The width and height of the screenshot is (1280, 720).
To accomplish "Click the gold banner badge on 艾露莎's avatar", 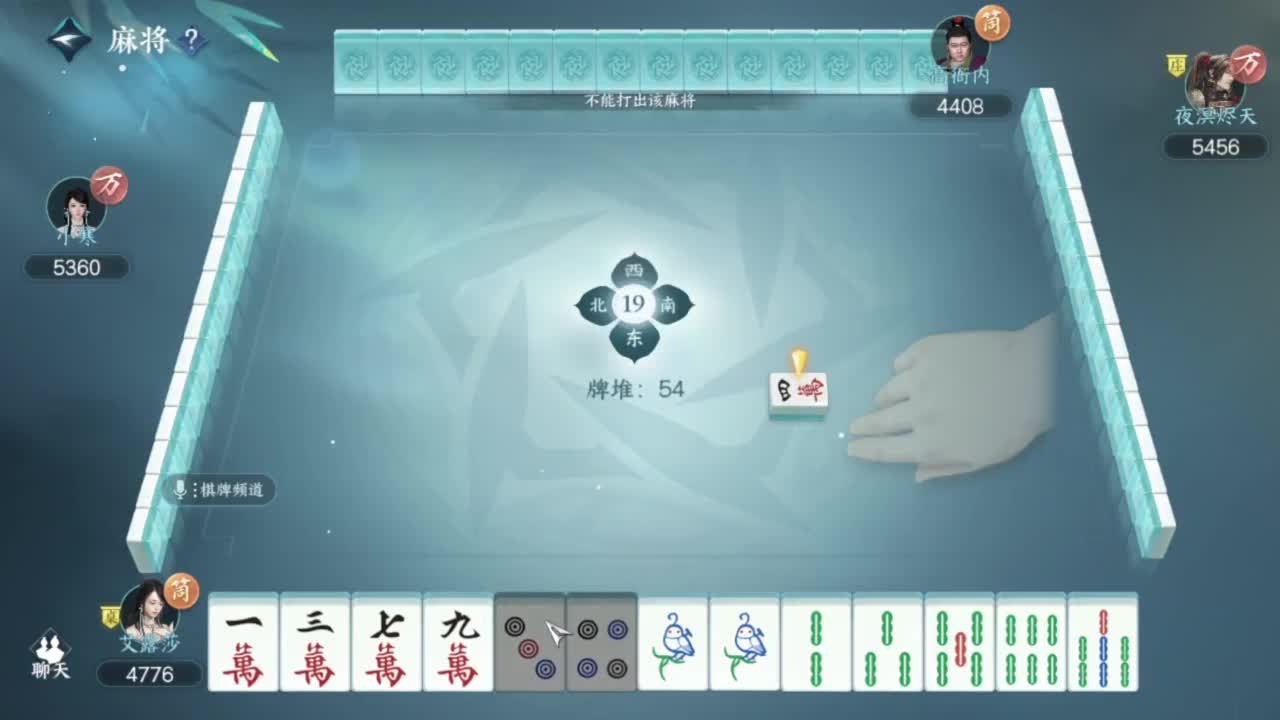I will 111,615.
